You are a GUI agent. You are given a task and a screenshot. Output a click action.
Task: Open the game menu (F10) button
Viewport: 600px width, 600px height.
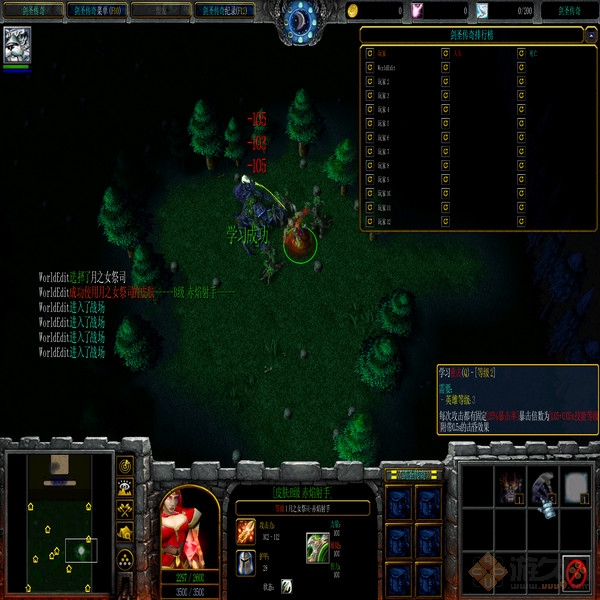tap(97, 11)
